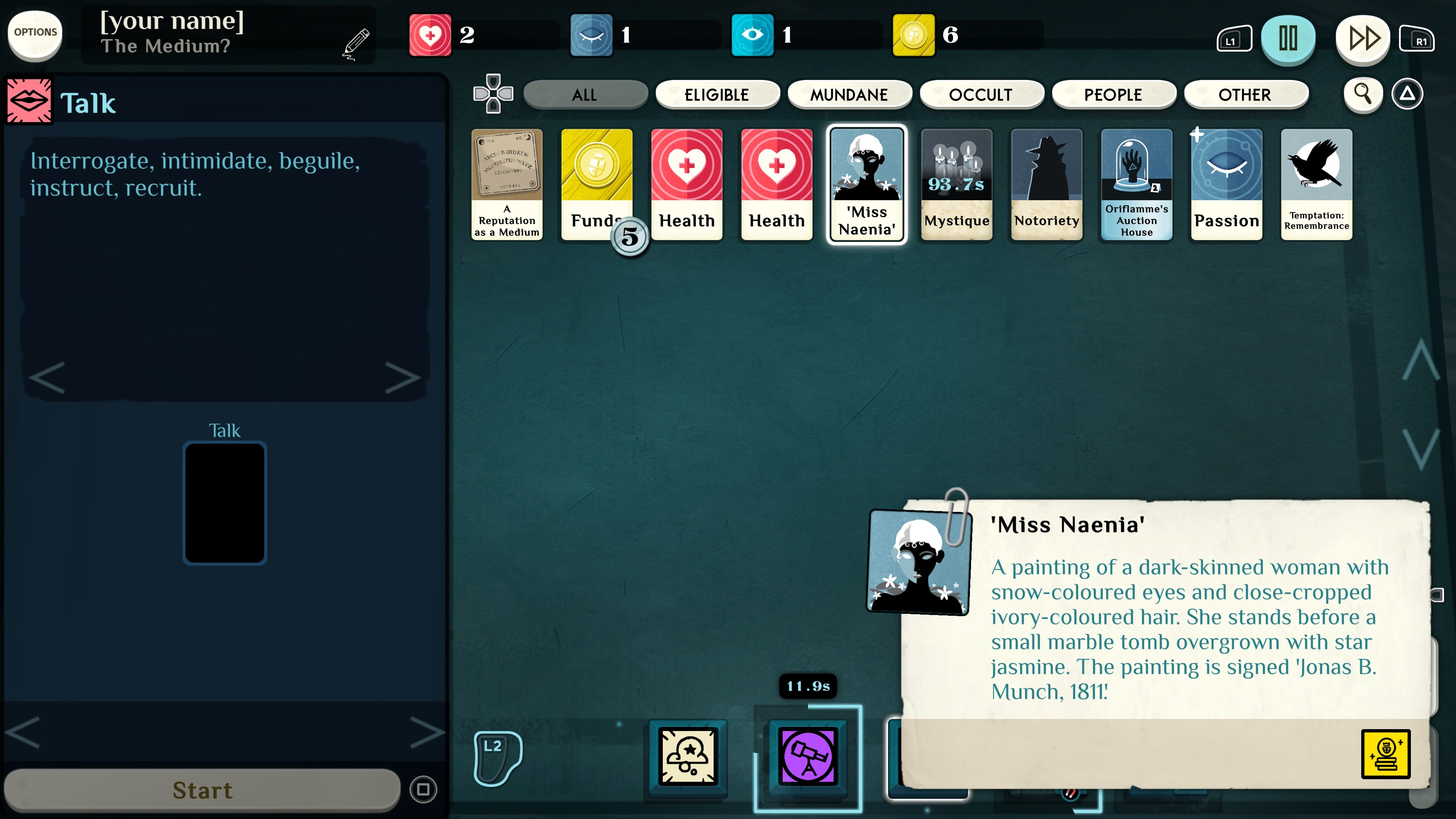Select the 'Miss Naenia' painting card

point(866,184)
